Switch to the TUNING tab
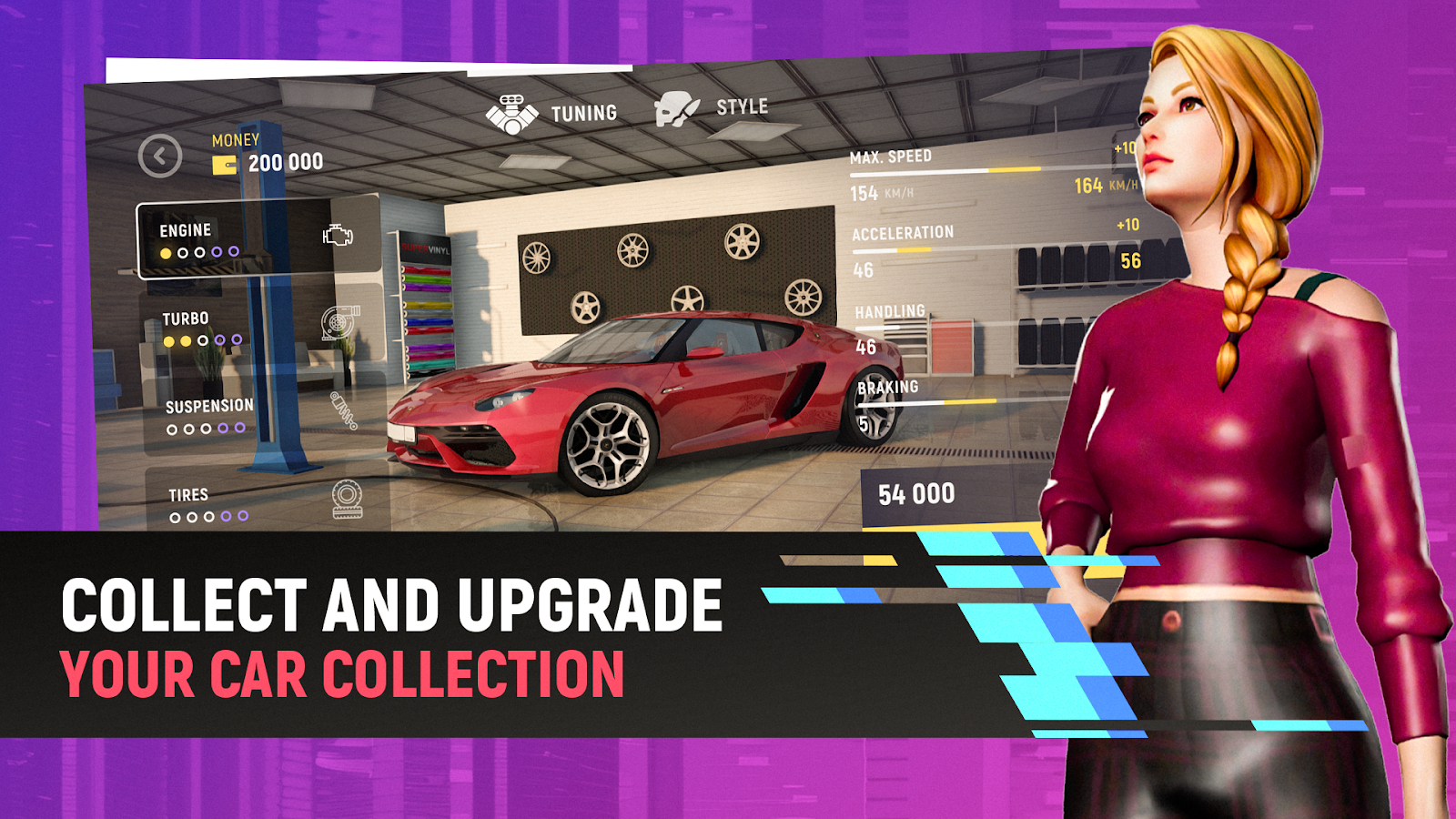This screenshot has width=1456, height=819. tap(582, 111)
